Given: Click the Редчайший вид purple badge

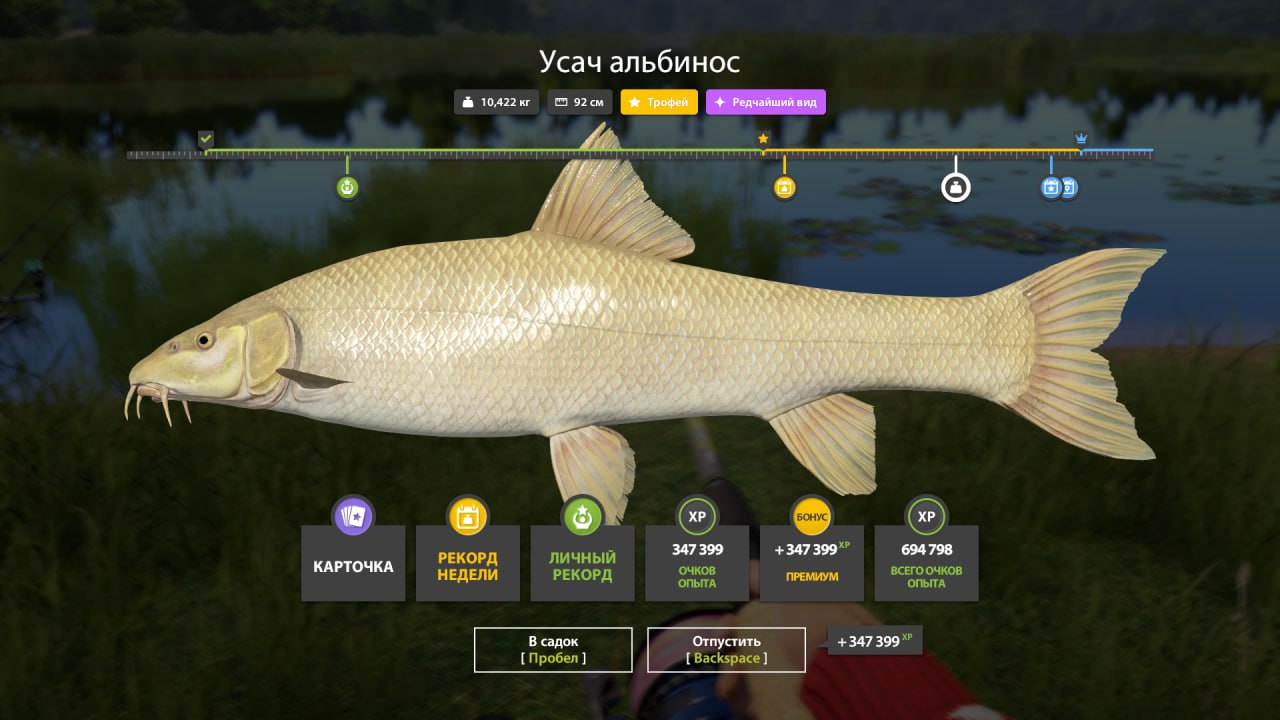Looking at the screenshot, I should (765, 102).
